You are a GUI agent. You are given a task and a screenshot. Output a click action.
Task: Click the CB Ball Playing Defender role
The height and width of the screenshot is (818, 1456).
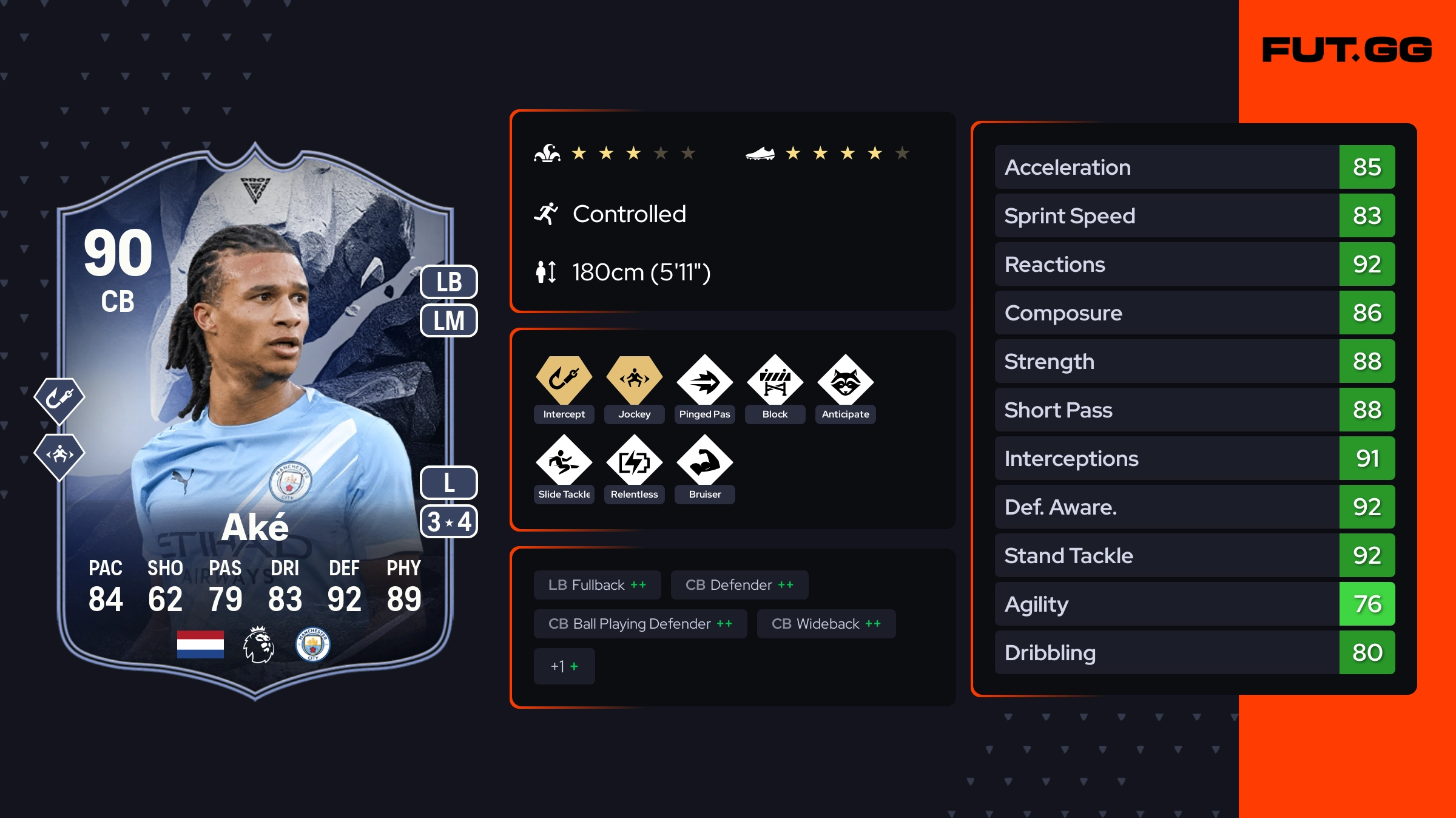[640, 624]
